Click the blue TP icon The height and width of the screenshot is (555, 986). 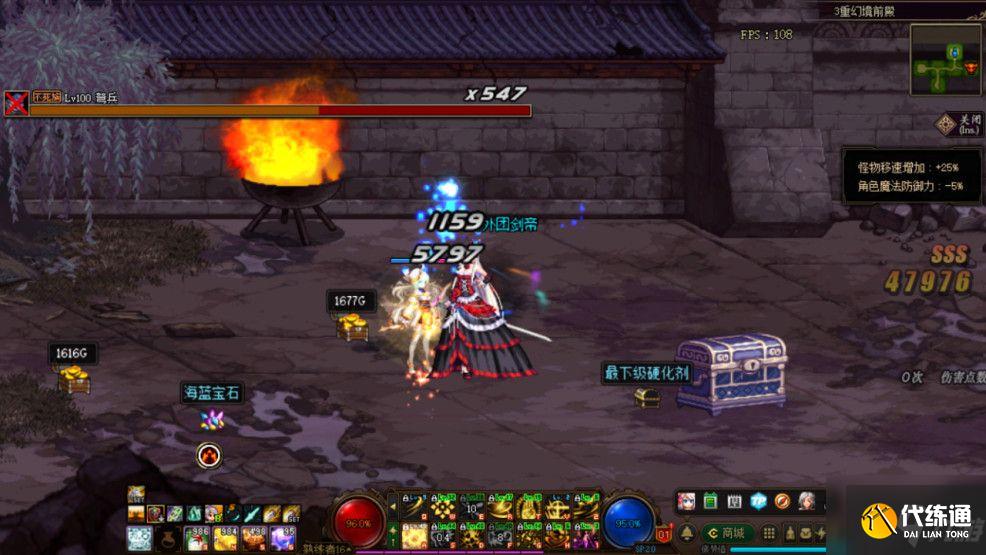(758, 501)
